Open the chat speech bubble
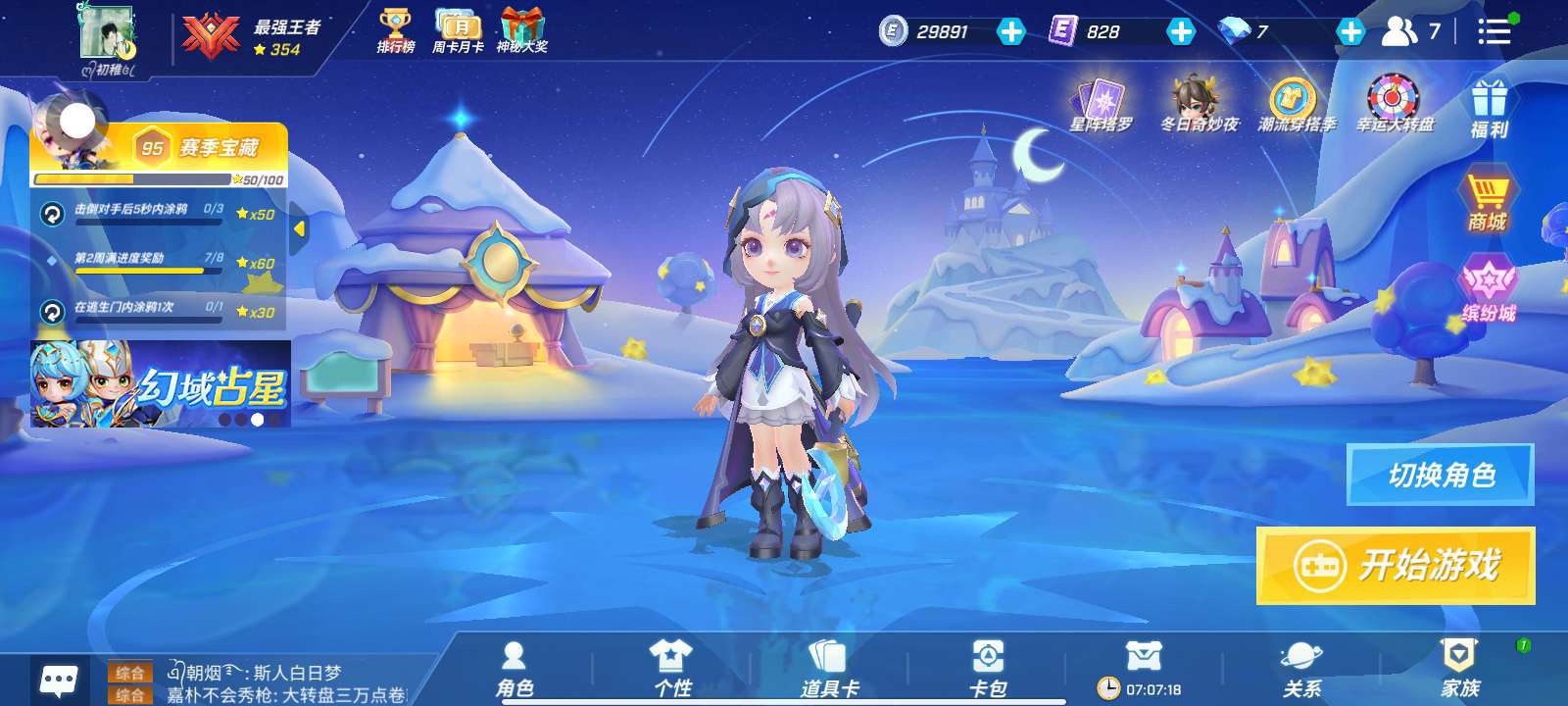Screen dimensions: 1568x706 (59, 680)
